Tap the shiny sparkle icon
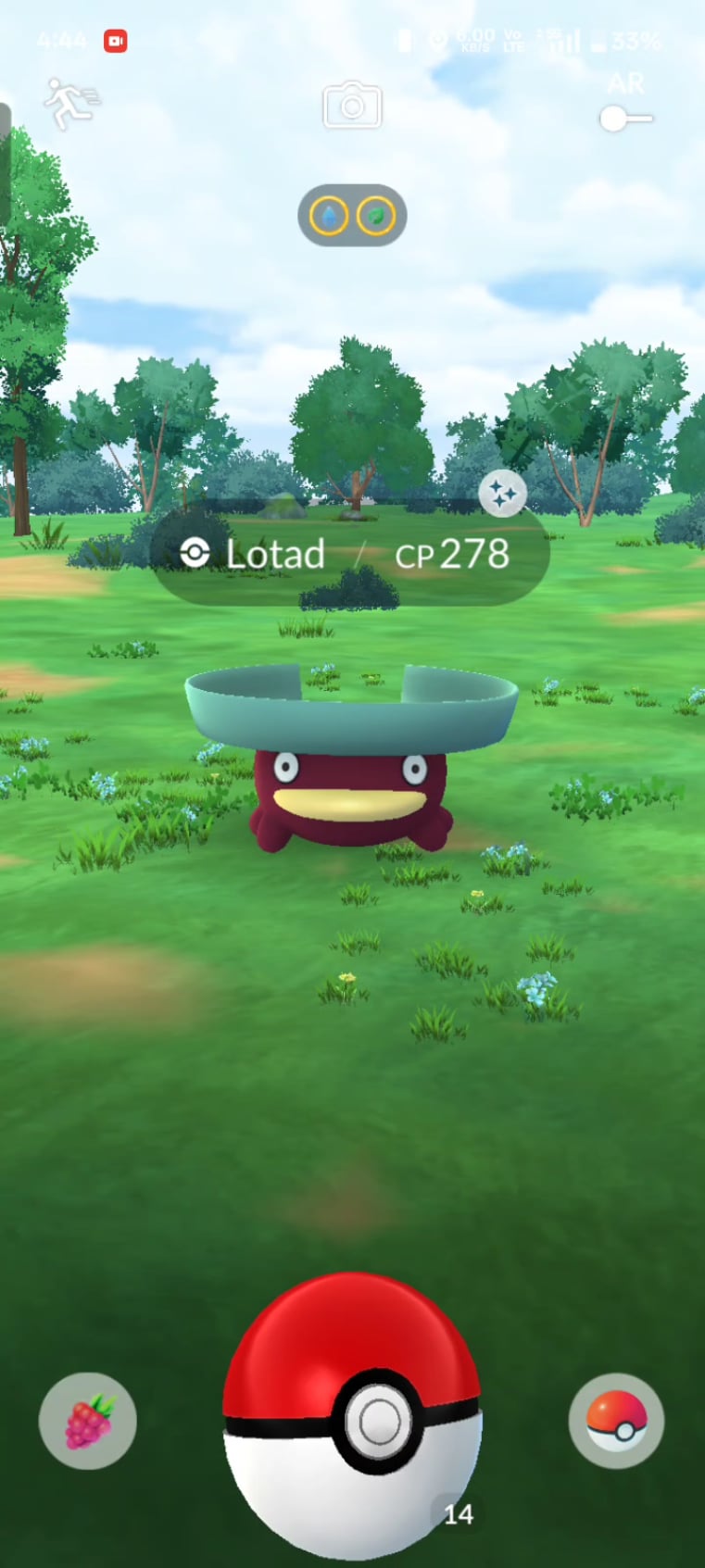This screenshot has width=705, height=1568. pos(503,495)
